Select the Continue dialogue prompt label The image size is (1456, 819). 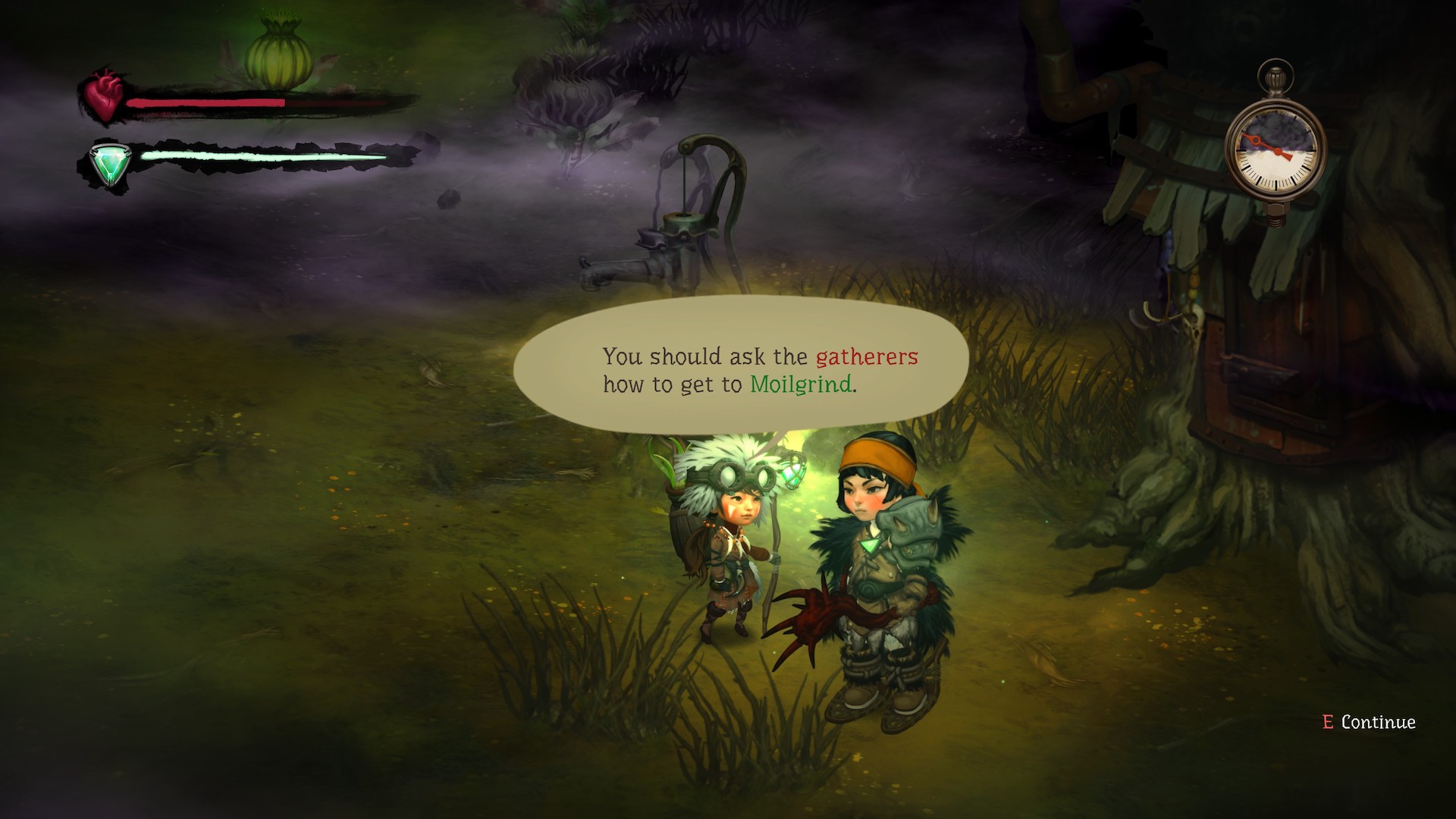[1377, 722]
